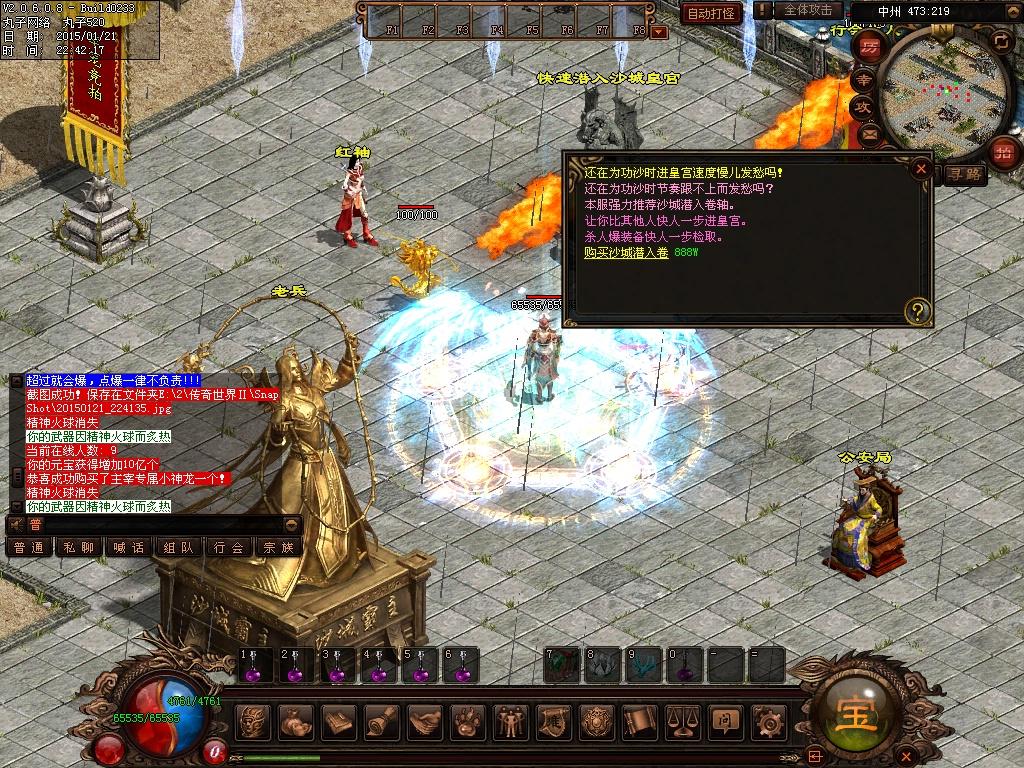Image resolution: width=1024 pixels, height=768 pixels.
Task: Select the 行会 guild chat tab
Action: [229, 547]
